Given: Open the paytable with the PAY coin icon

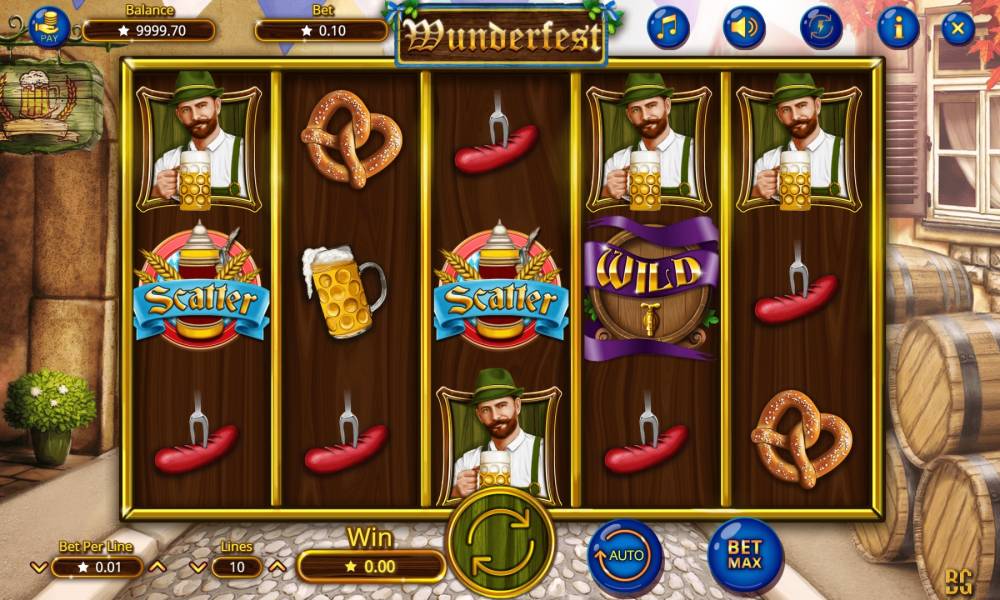Looking at the screenshot, I should coord(49,27).
